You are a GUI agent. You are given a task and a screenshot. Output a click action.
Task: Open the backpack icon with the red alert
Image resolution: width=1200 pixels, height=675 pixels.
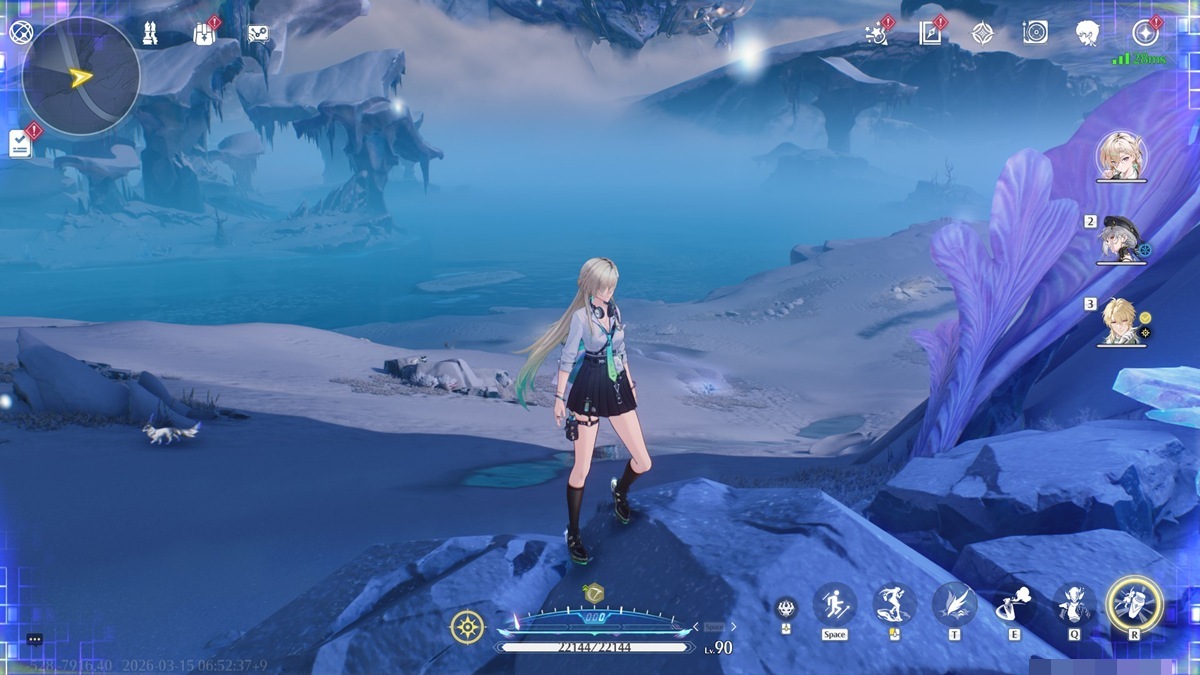click(204, 34)
